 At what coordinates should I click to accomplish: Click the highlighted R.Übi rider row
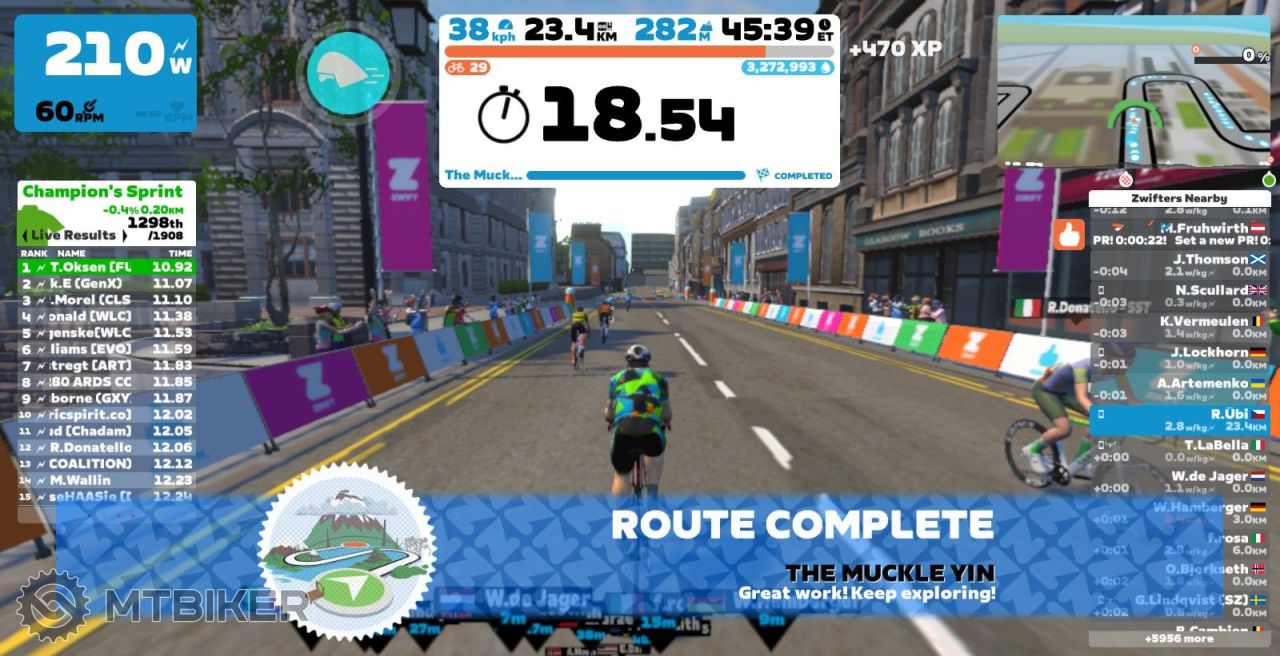tap(1178, 420)
